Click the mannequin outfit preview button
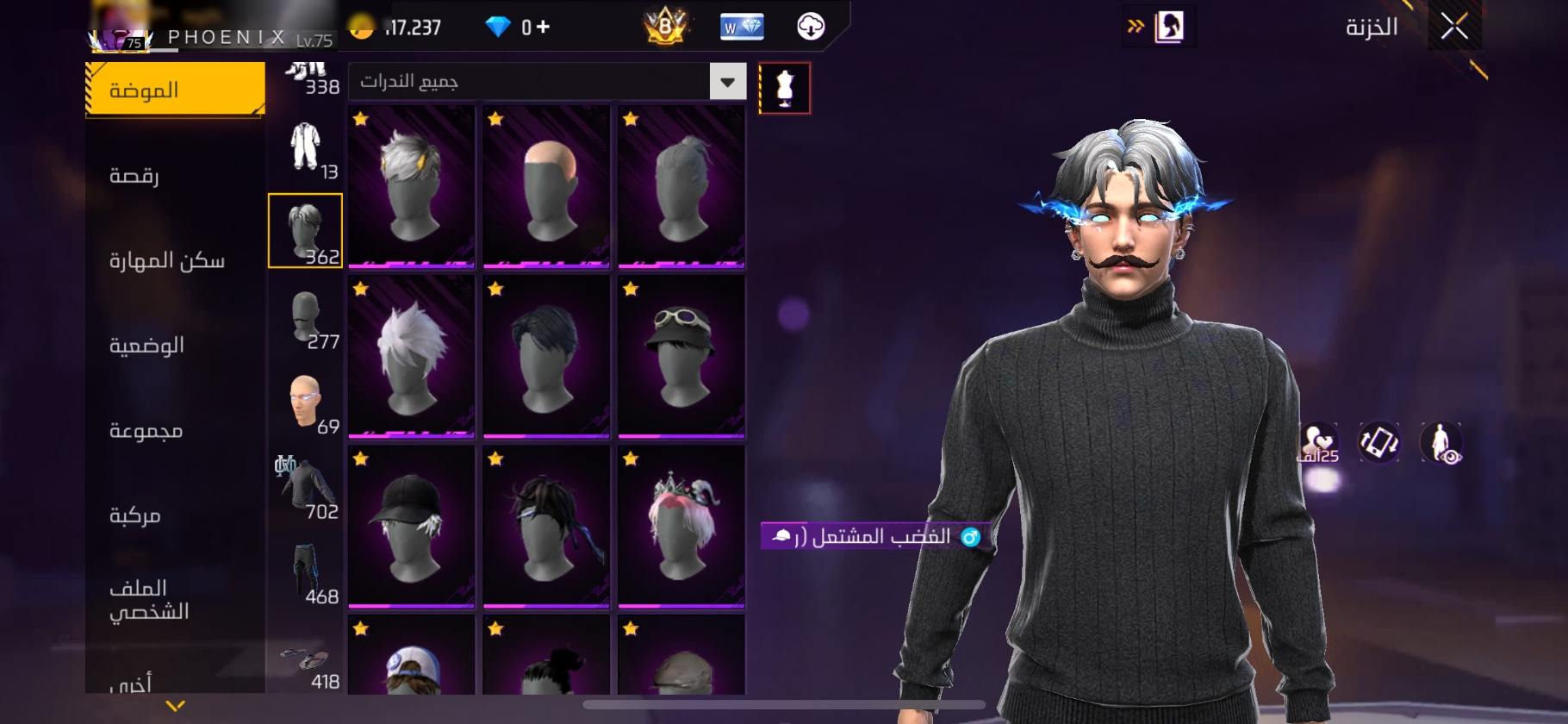 pyautogui.click(x=784, y=88)
